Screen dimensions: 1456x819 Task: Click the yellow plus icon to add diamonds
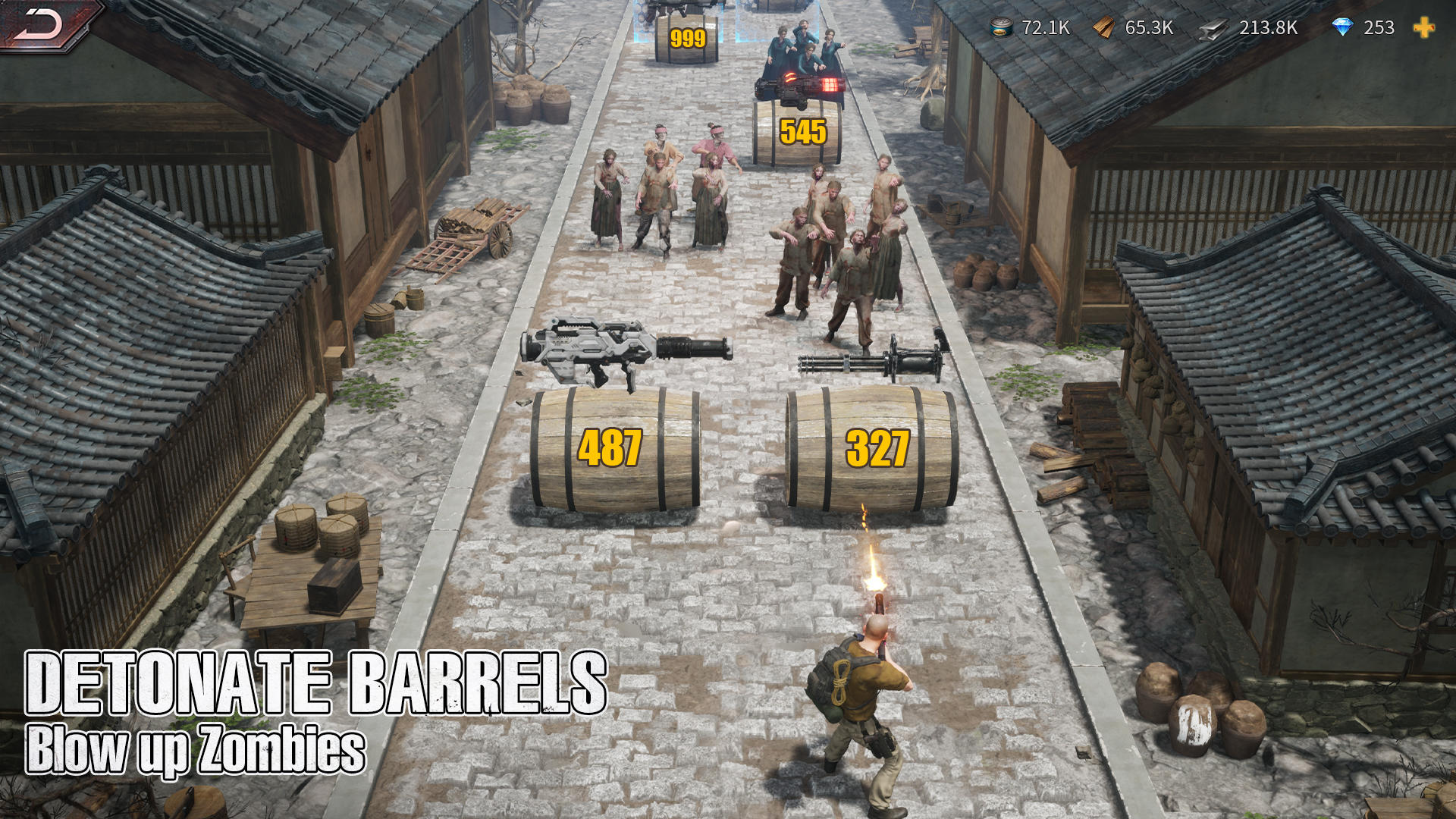coord(1425,30)
